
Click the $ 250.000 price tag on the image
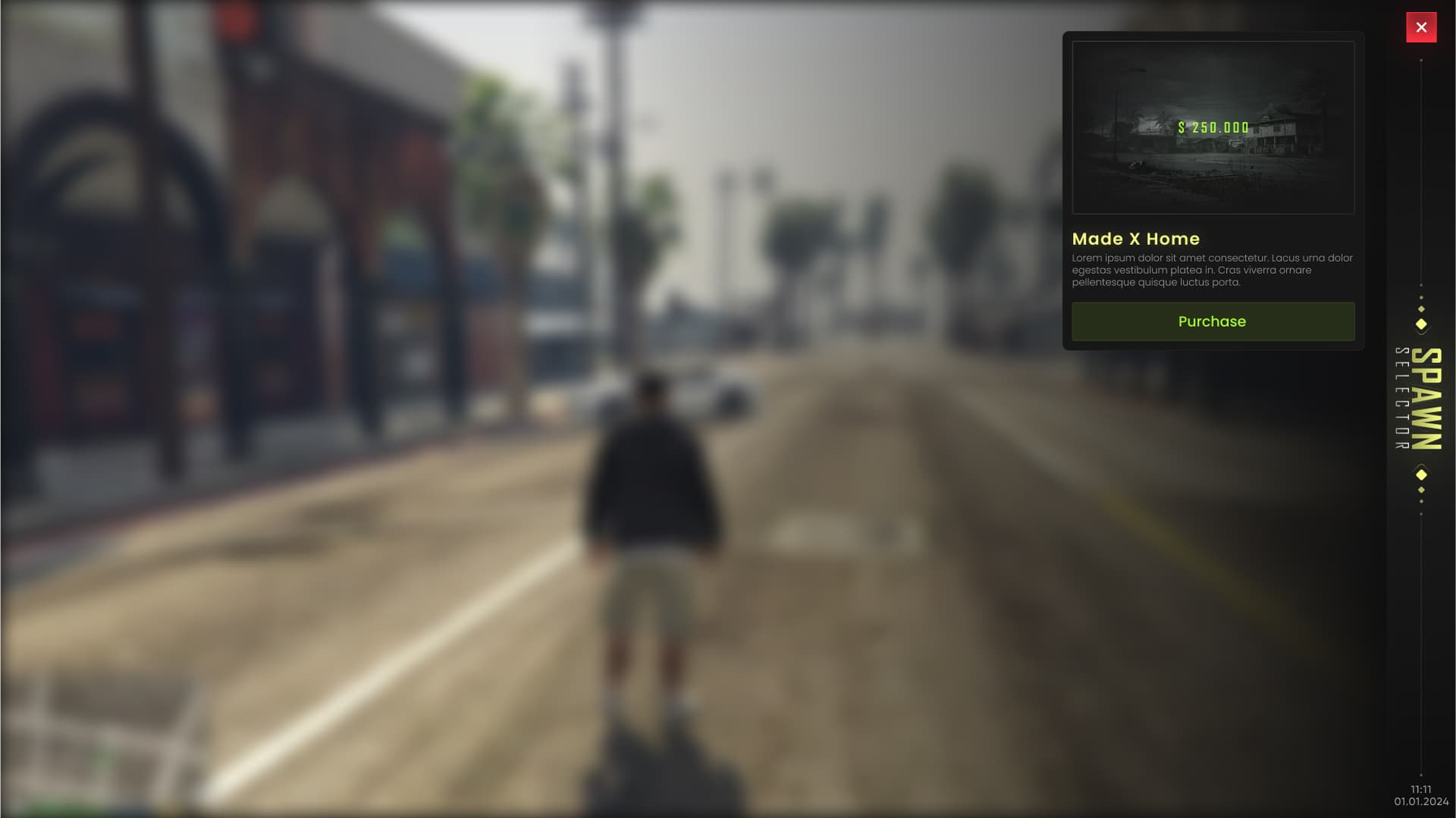(1213, 127)
